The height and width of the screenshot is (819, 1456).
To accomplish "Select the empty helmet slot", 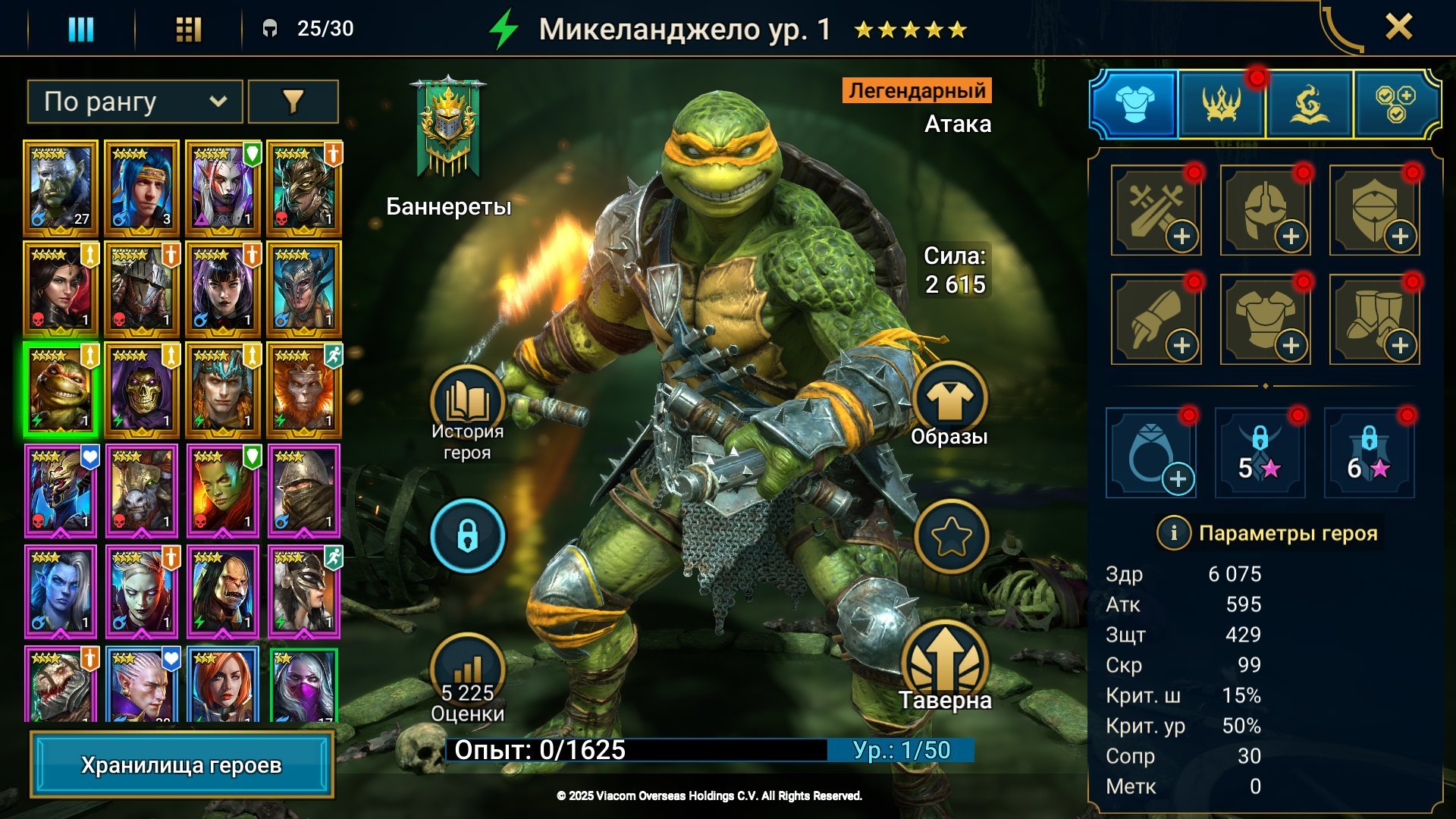I will click(x=1265, y=210).
